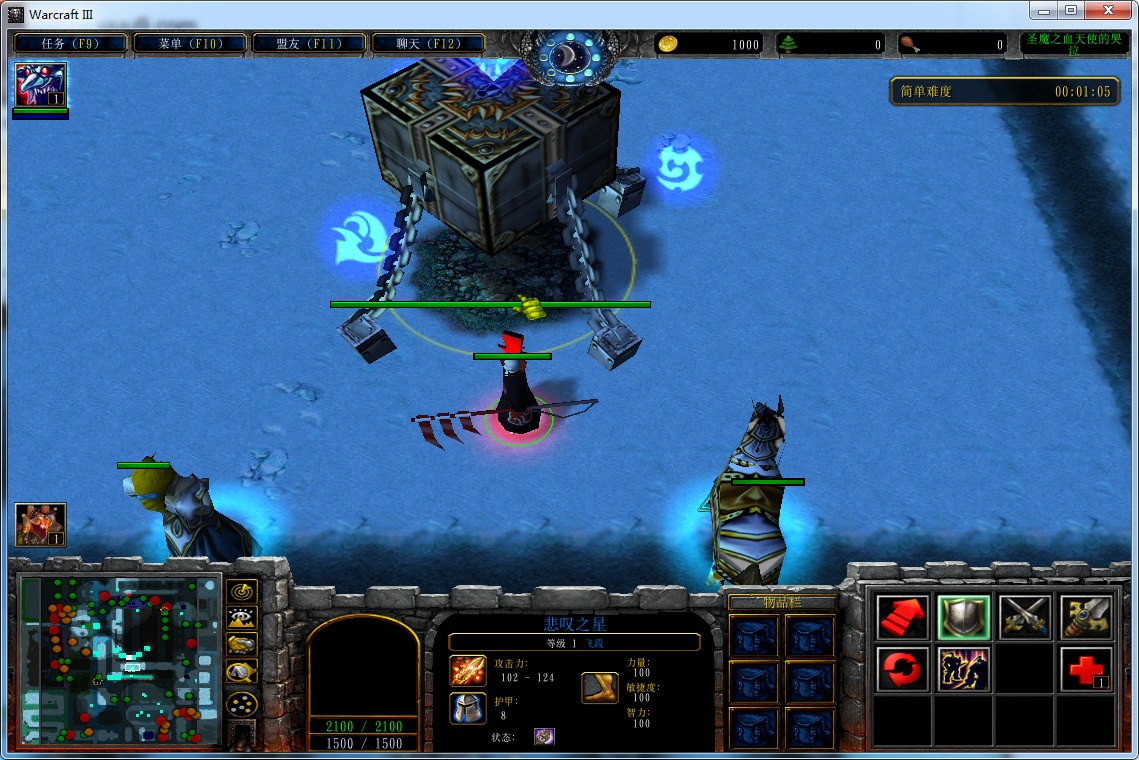The width and height of the screenshot is (1139, 760).
Task: Activate the minimap signal ping button
Action: (242, 591)
